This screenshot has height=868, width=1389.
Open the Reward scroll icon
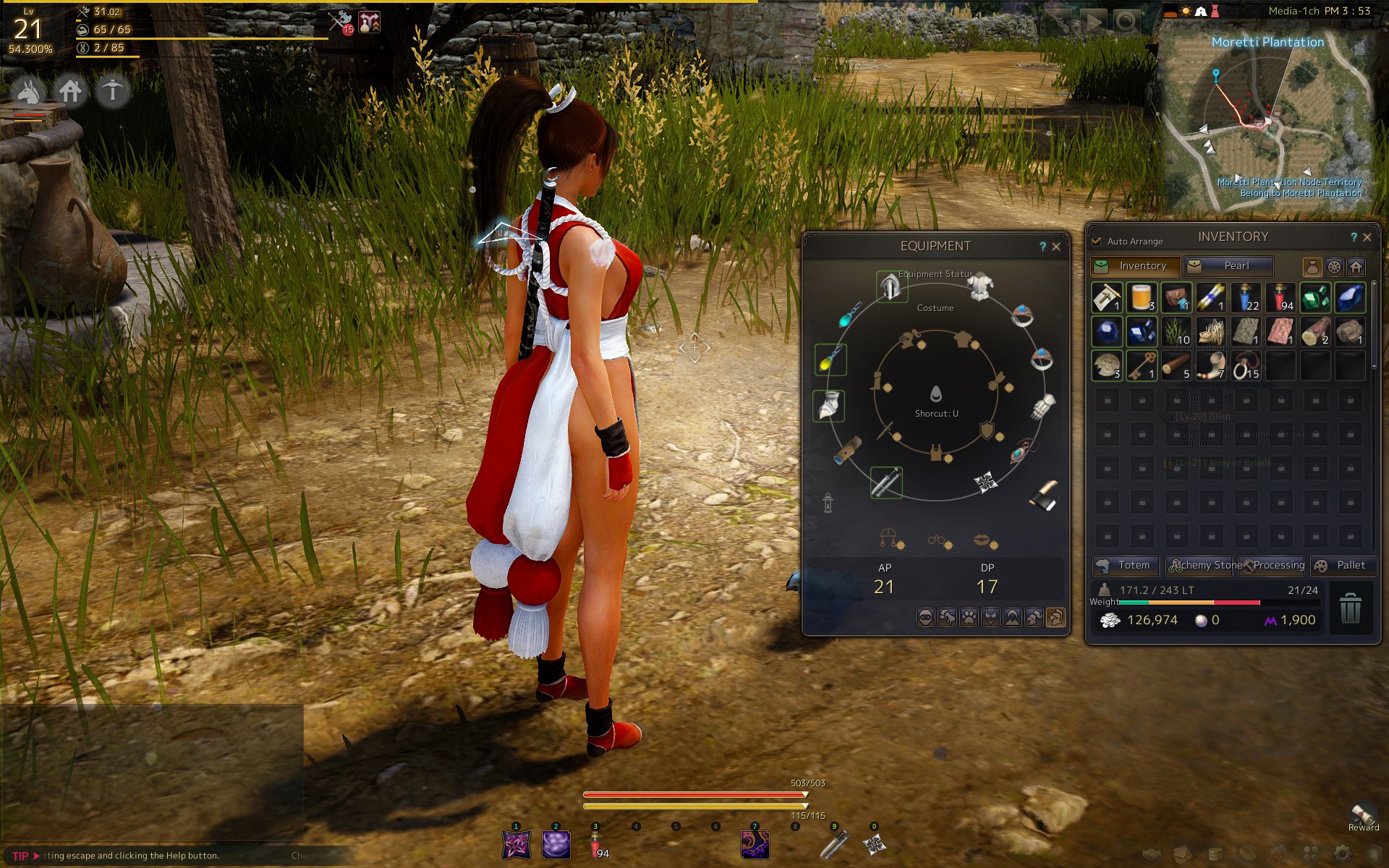(x=1363, y=815)
